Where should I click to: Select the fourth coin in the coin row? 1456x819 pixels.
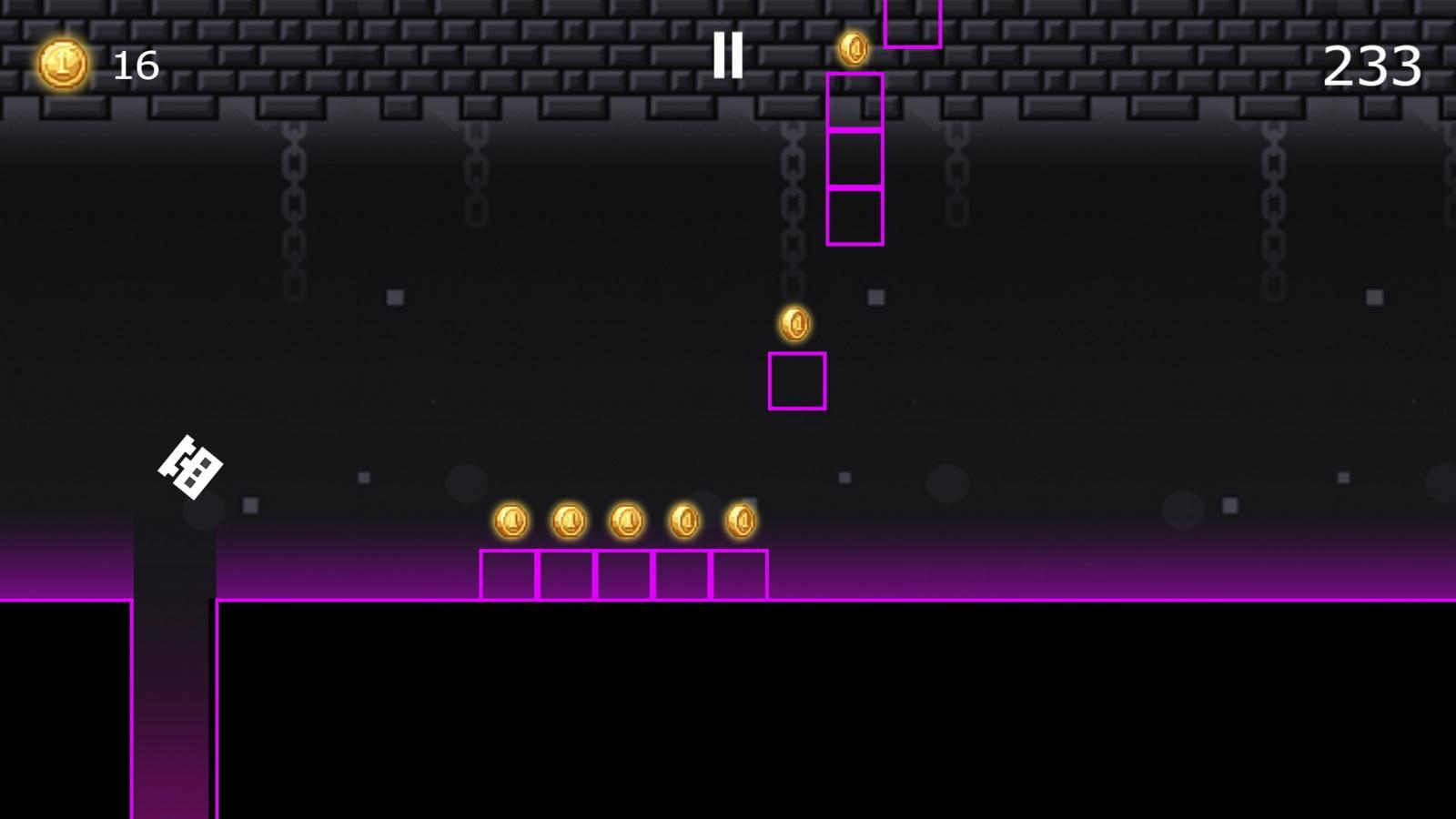point(684,518)
